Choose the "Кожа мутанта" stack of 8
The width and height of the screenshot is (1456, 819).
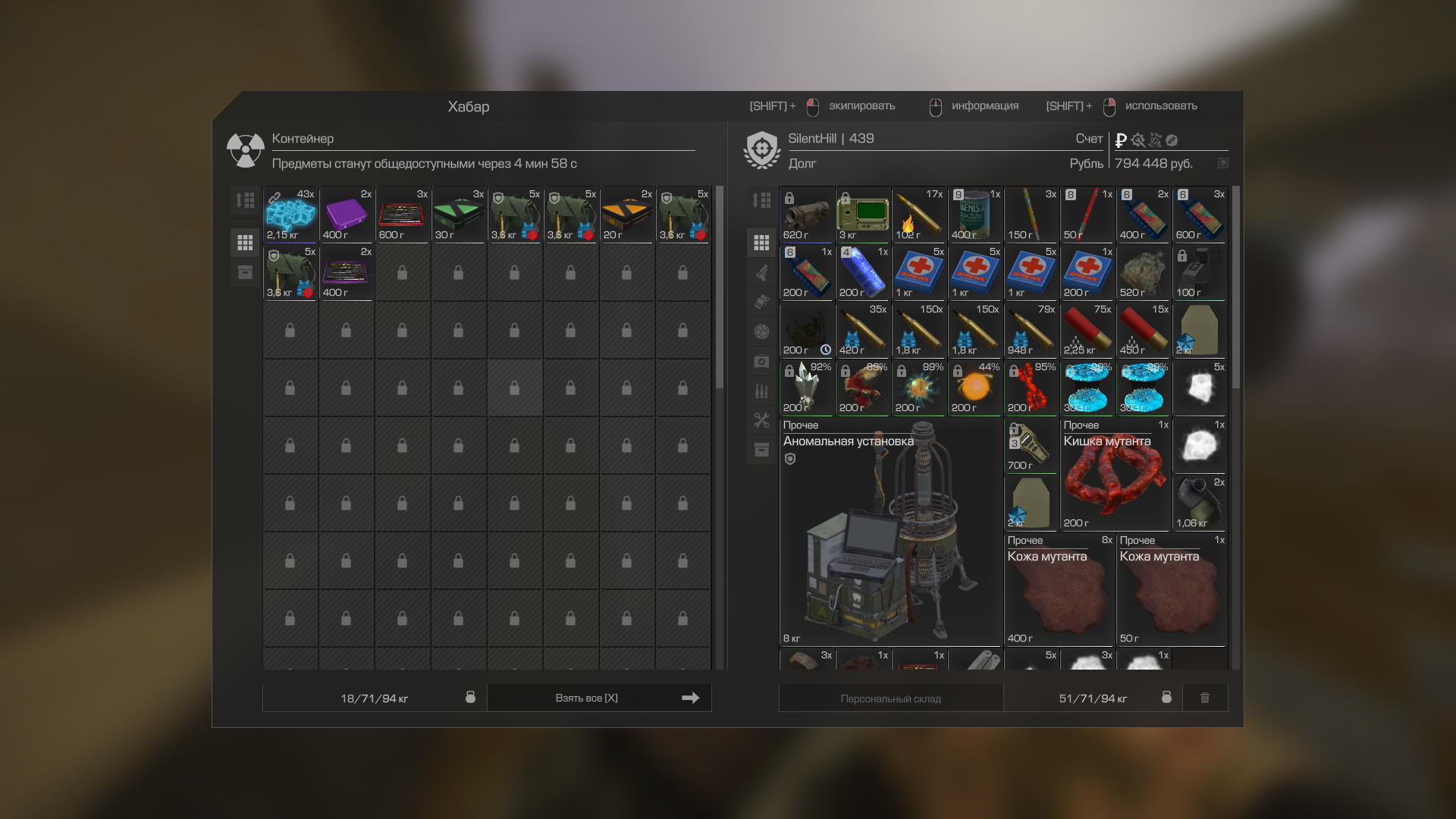[1059, 590]
